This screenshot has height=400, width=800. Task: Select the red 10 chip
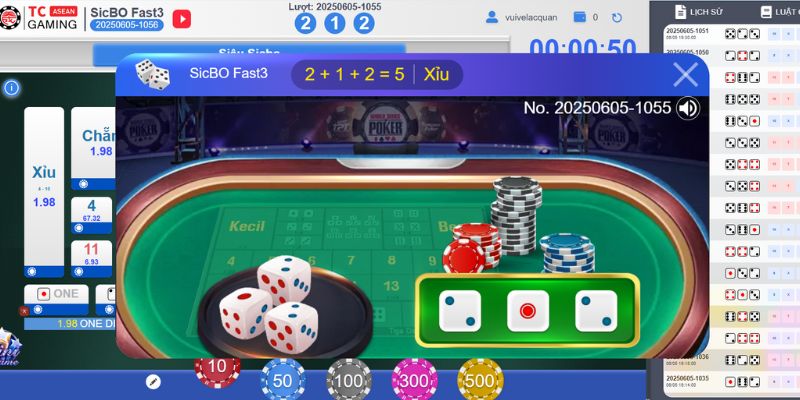coord(217,371)
